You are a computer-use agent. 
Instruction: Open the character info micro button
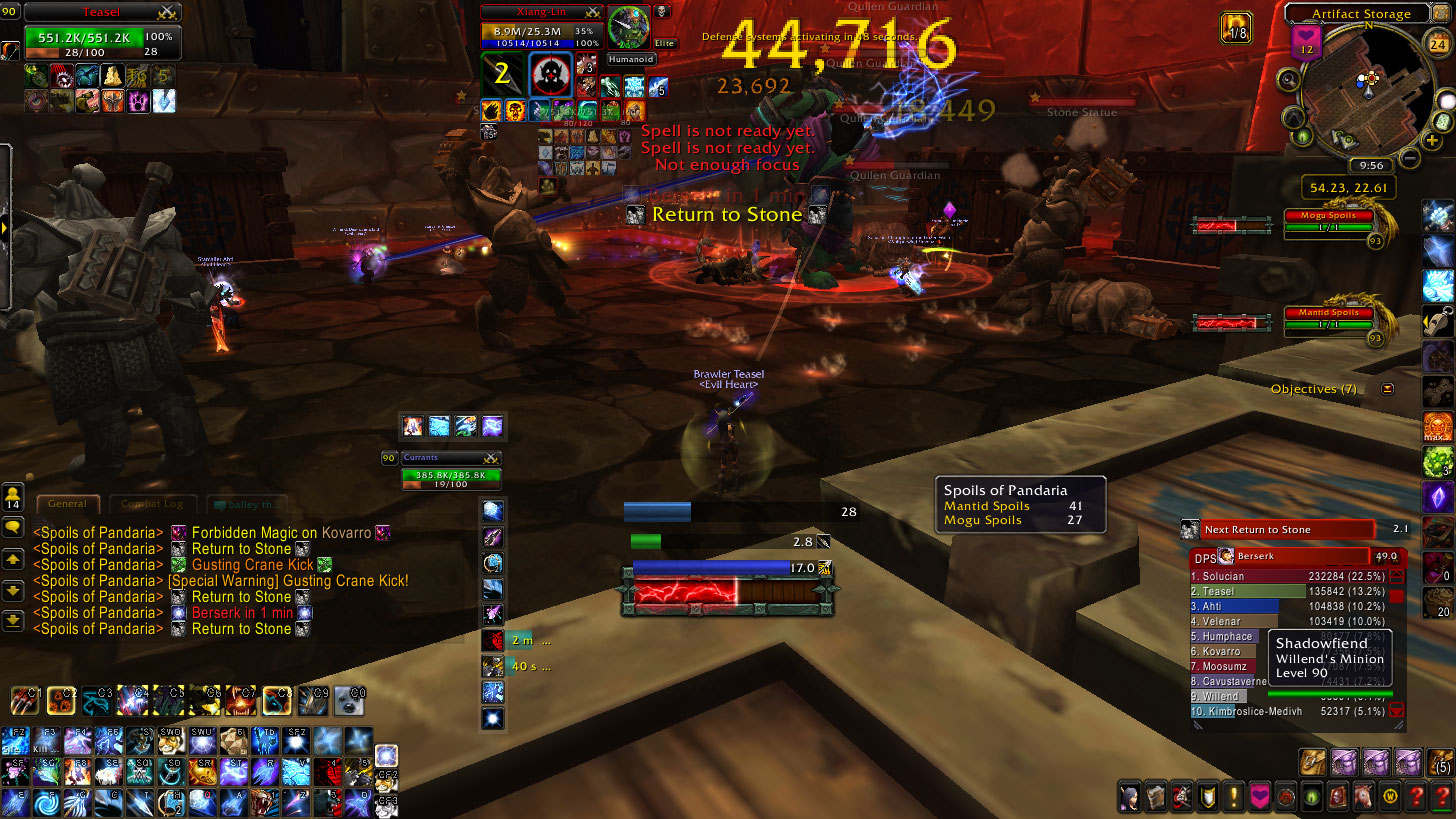pyautogui.click(x=1129, y=797)
